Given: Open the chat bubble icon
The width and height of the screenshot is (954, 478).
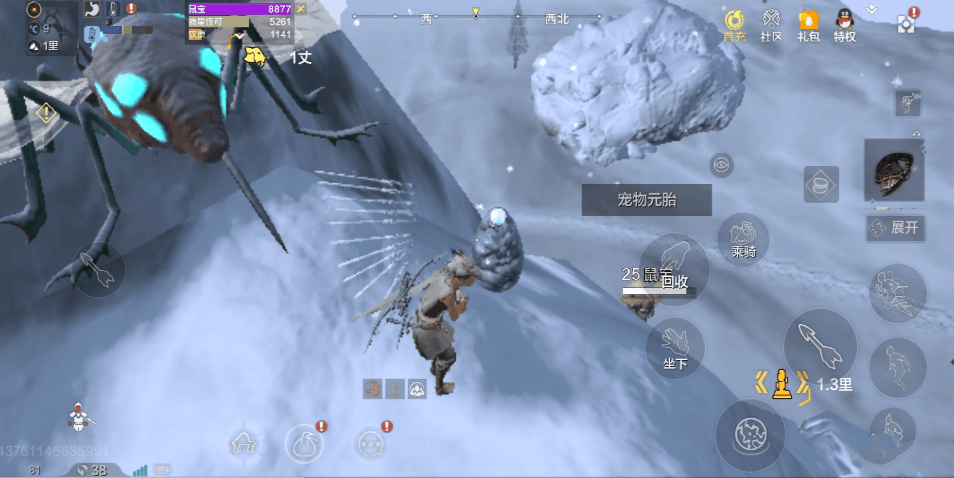Looking at the screenshot, I should 371,442.
